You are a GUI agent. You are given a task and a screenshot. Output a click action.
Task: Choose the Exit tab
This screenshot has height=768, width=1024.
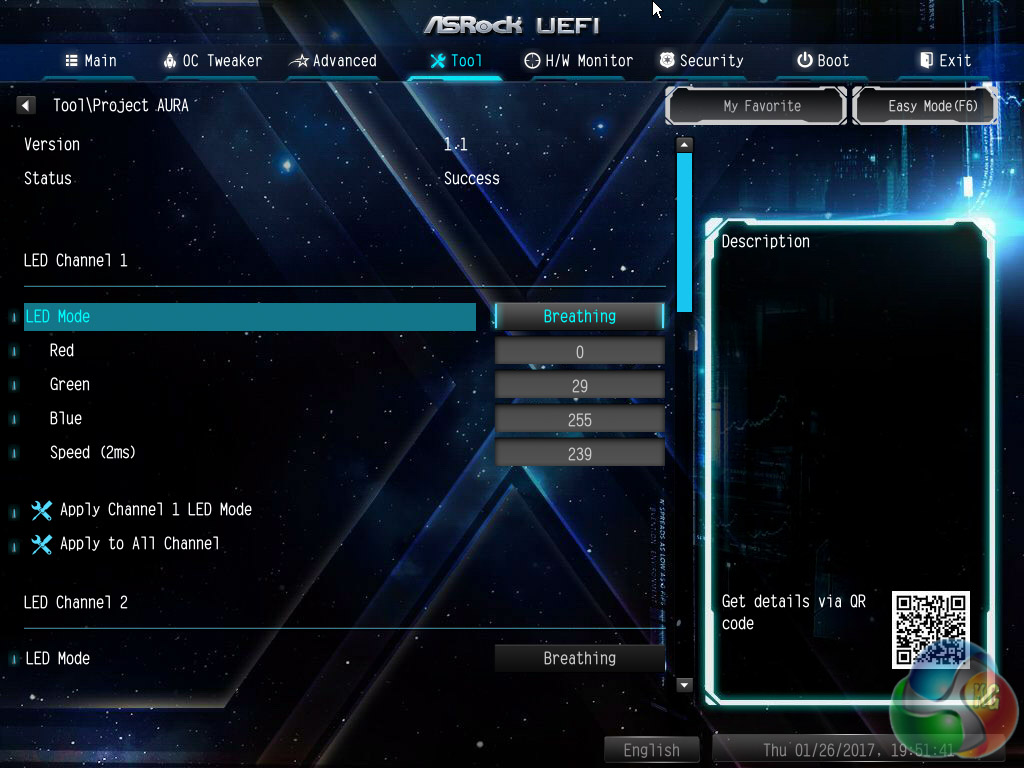coord(945,61)
